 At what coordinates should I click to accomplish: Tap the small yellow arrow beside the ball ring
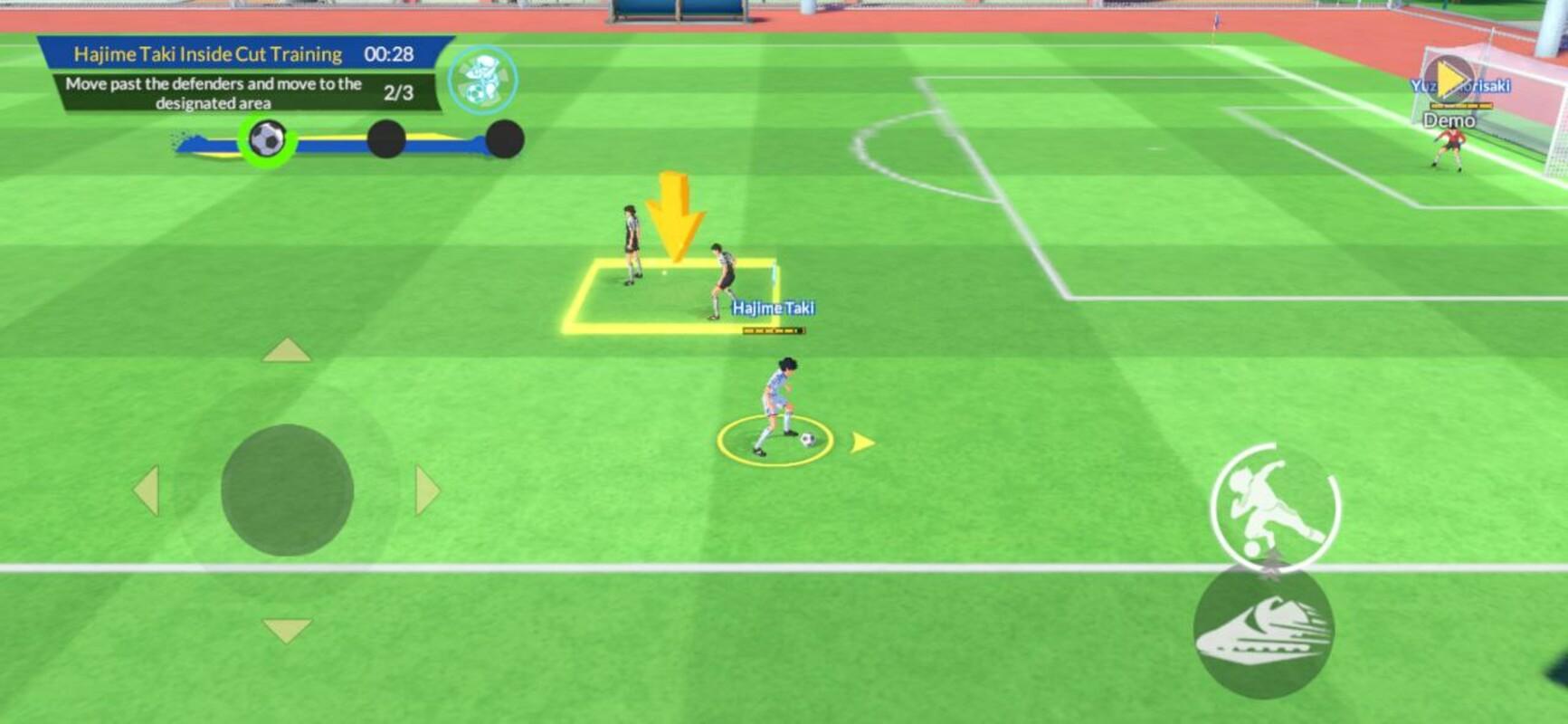pos(862,443)
